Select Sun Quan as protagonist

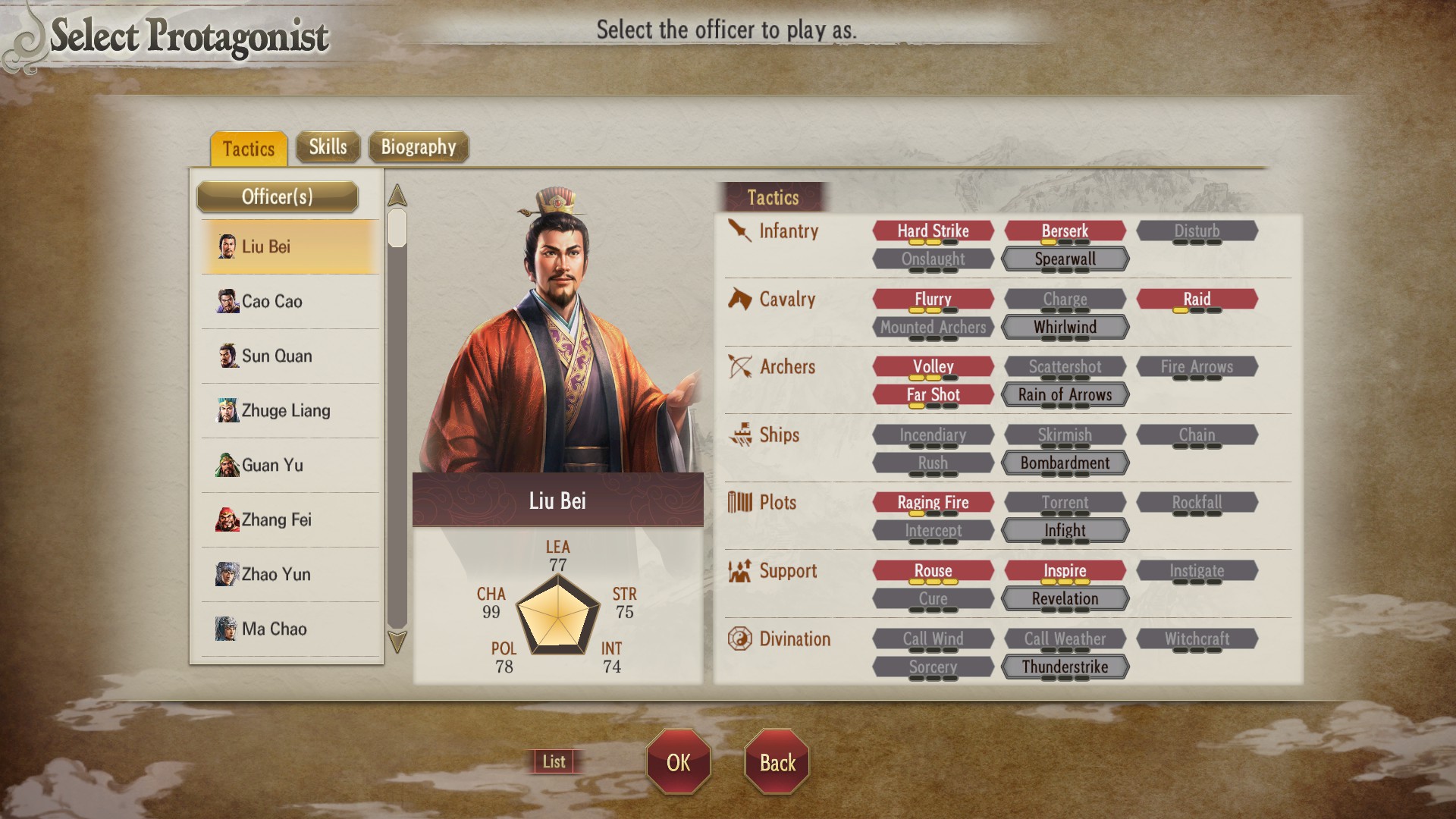[290, 356]
